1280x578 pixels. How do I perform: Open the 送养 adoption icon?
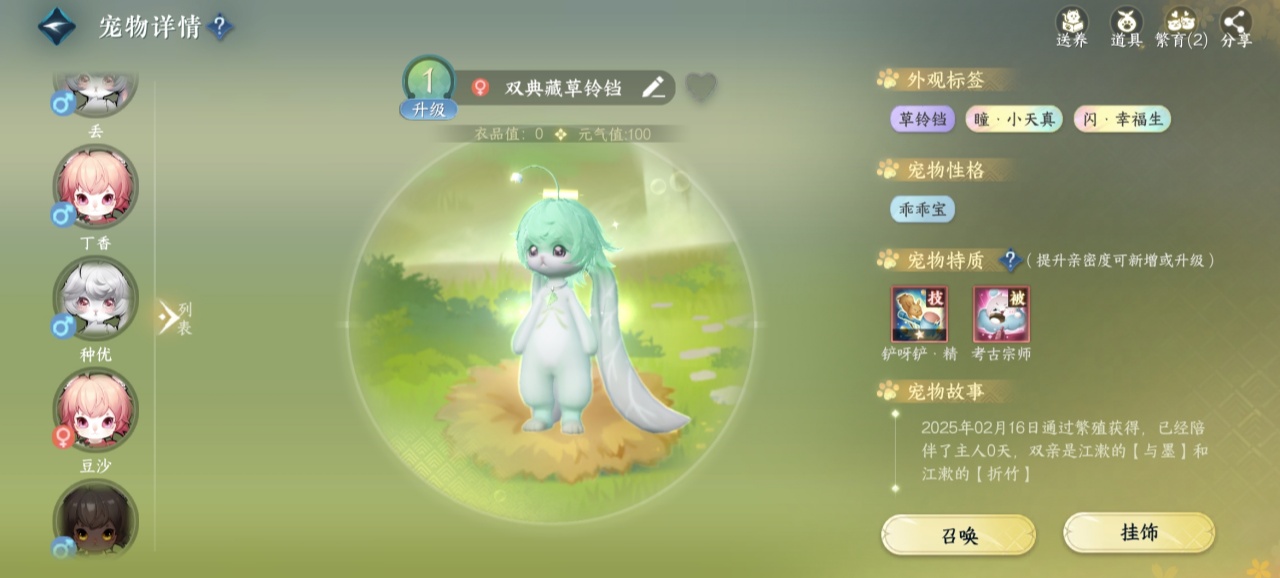click(1072, 26)
